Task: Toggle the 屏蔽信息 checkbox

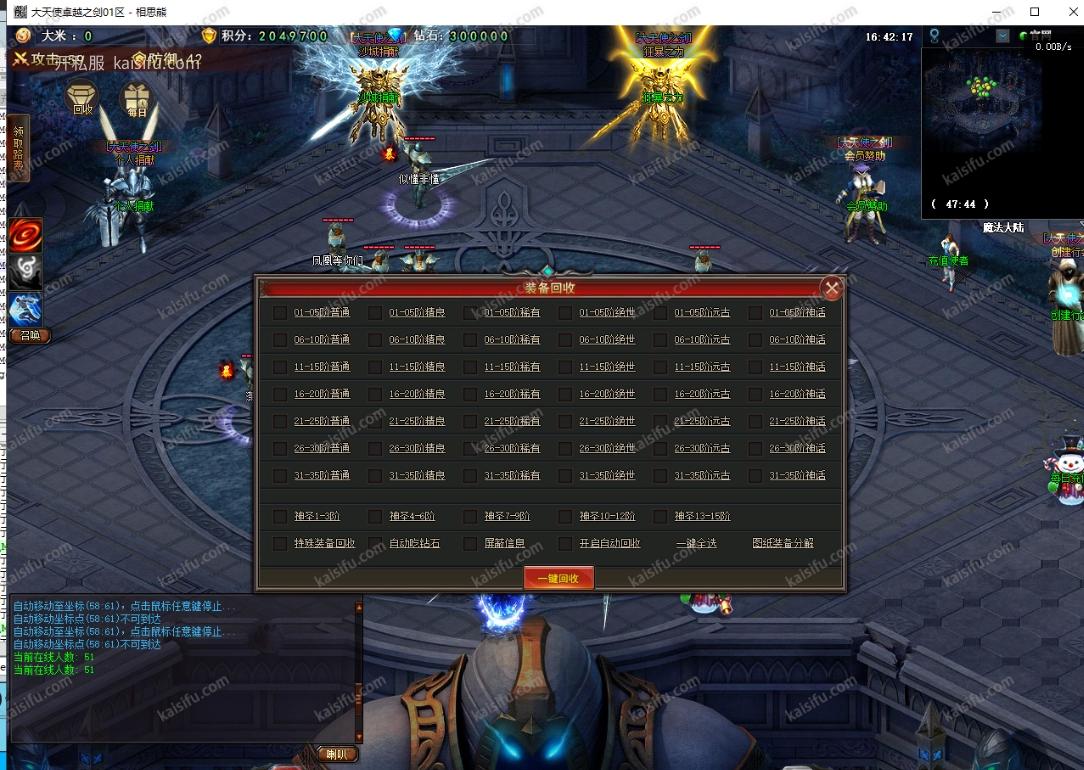Action: [470, 544]
